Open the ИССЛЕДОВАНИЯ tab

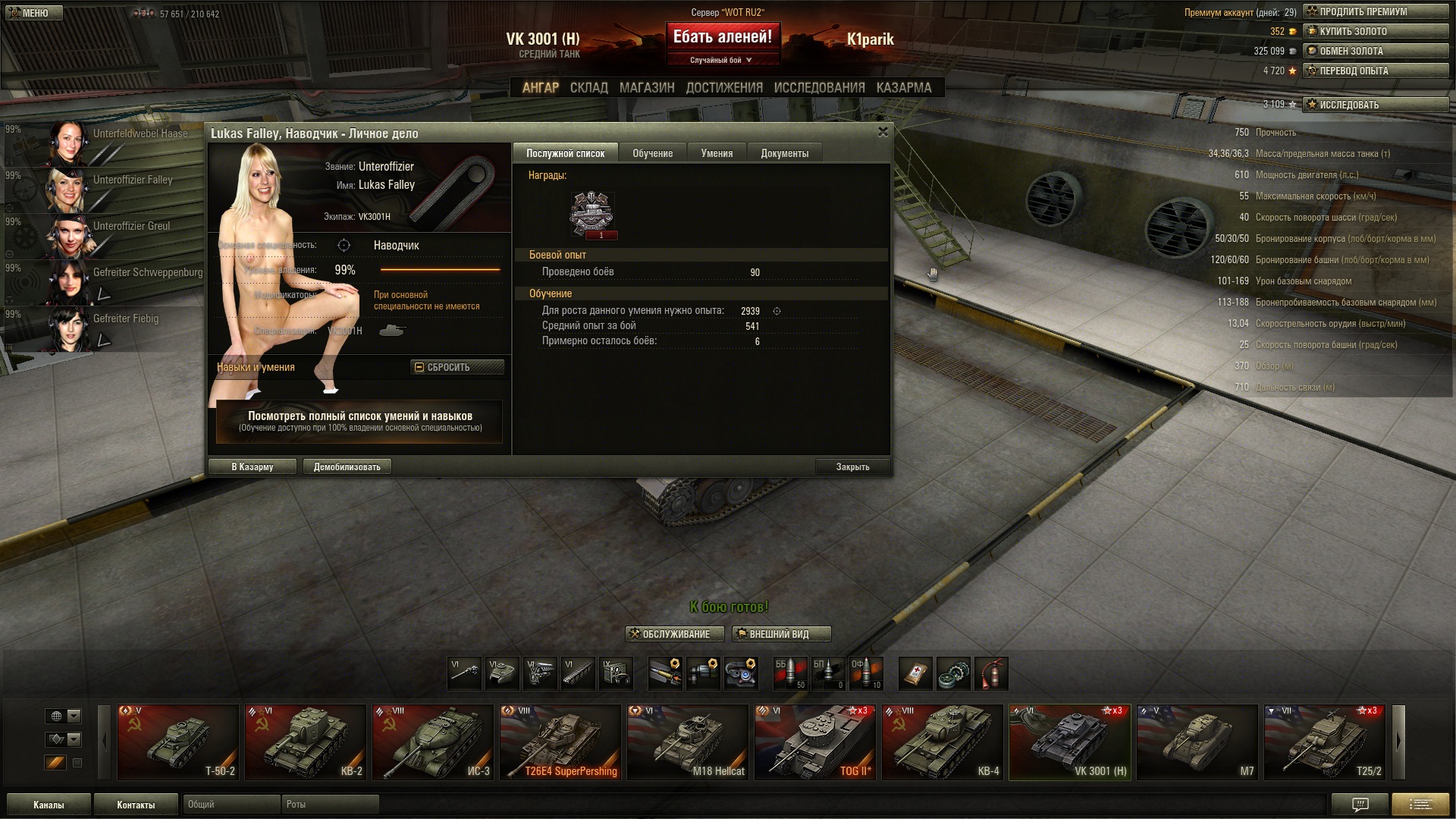click(819, 88)
